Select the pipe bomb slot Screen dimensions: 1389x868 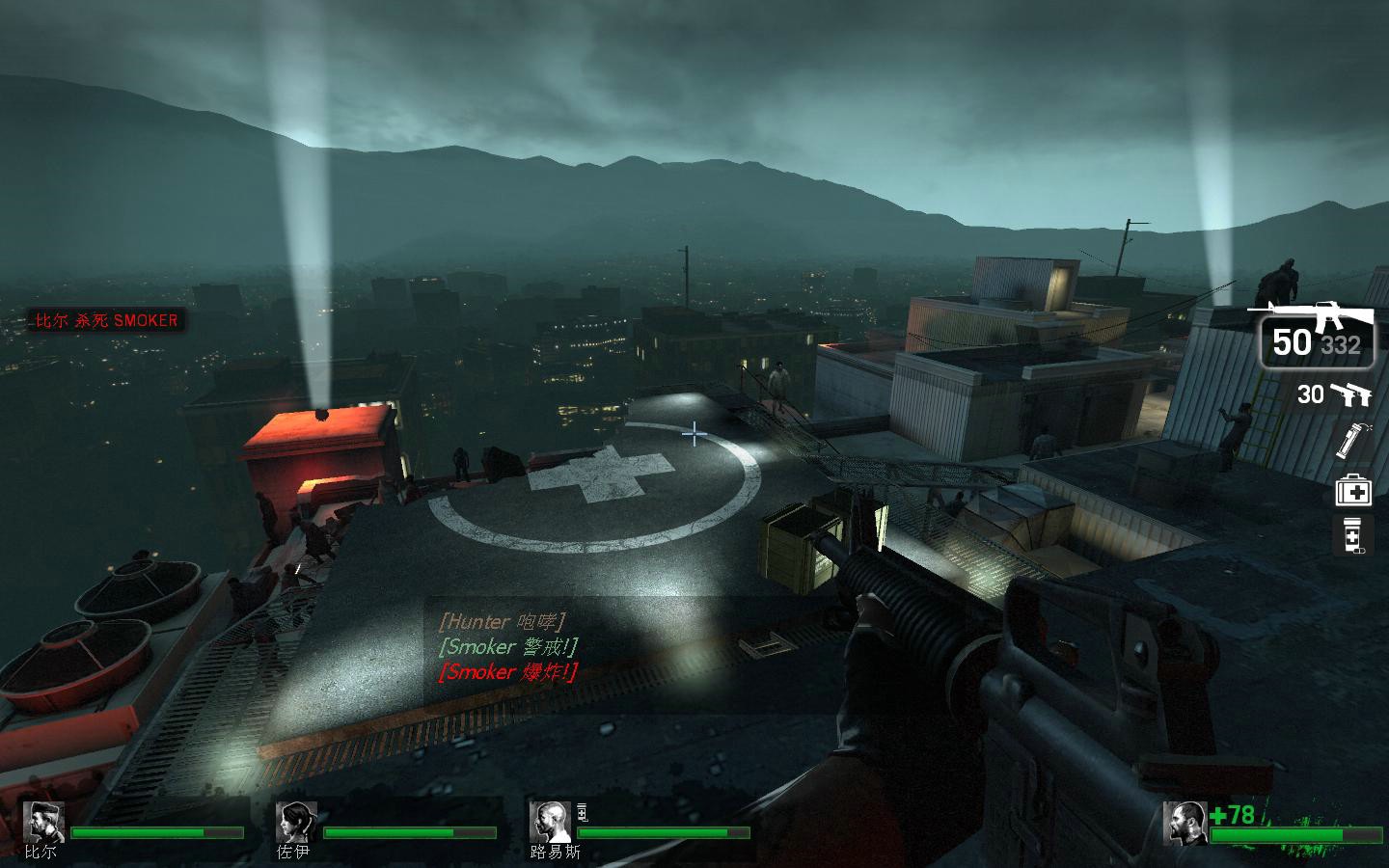1351,440
